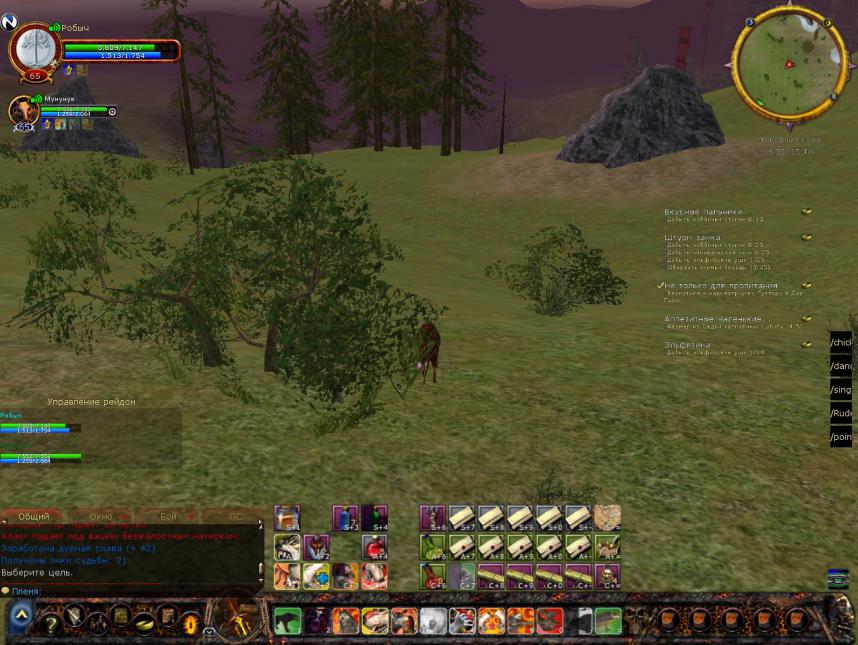The height and width of the screenshot is (645, 858).
Task: Click the Управление рейдом raid panel header
Action: click(x=91, y=402)
